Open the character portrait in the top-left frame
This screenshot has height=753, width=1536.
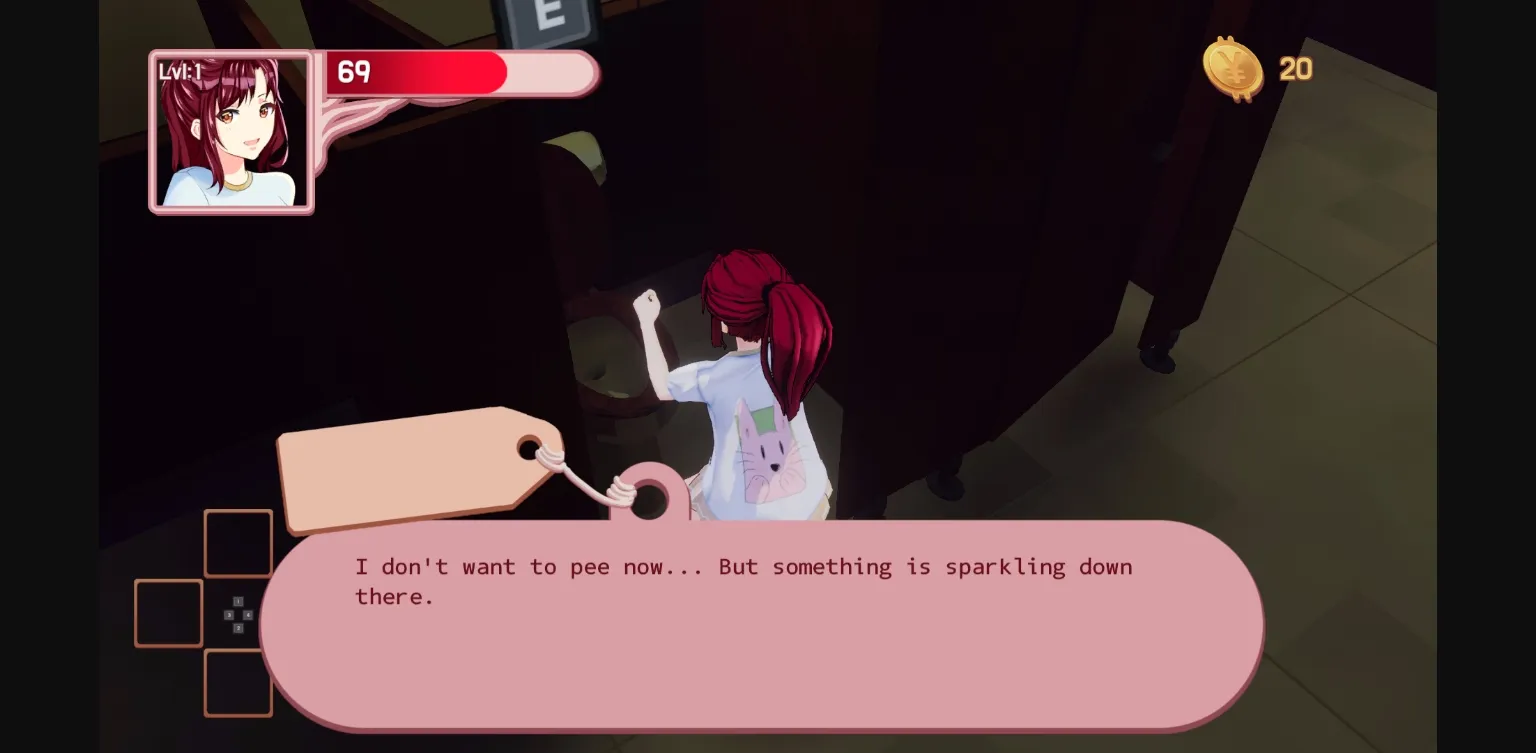(231, 131)
